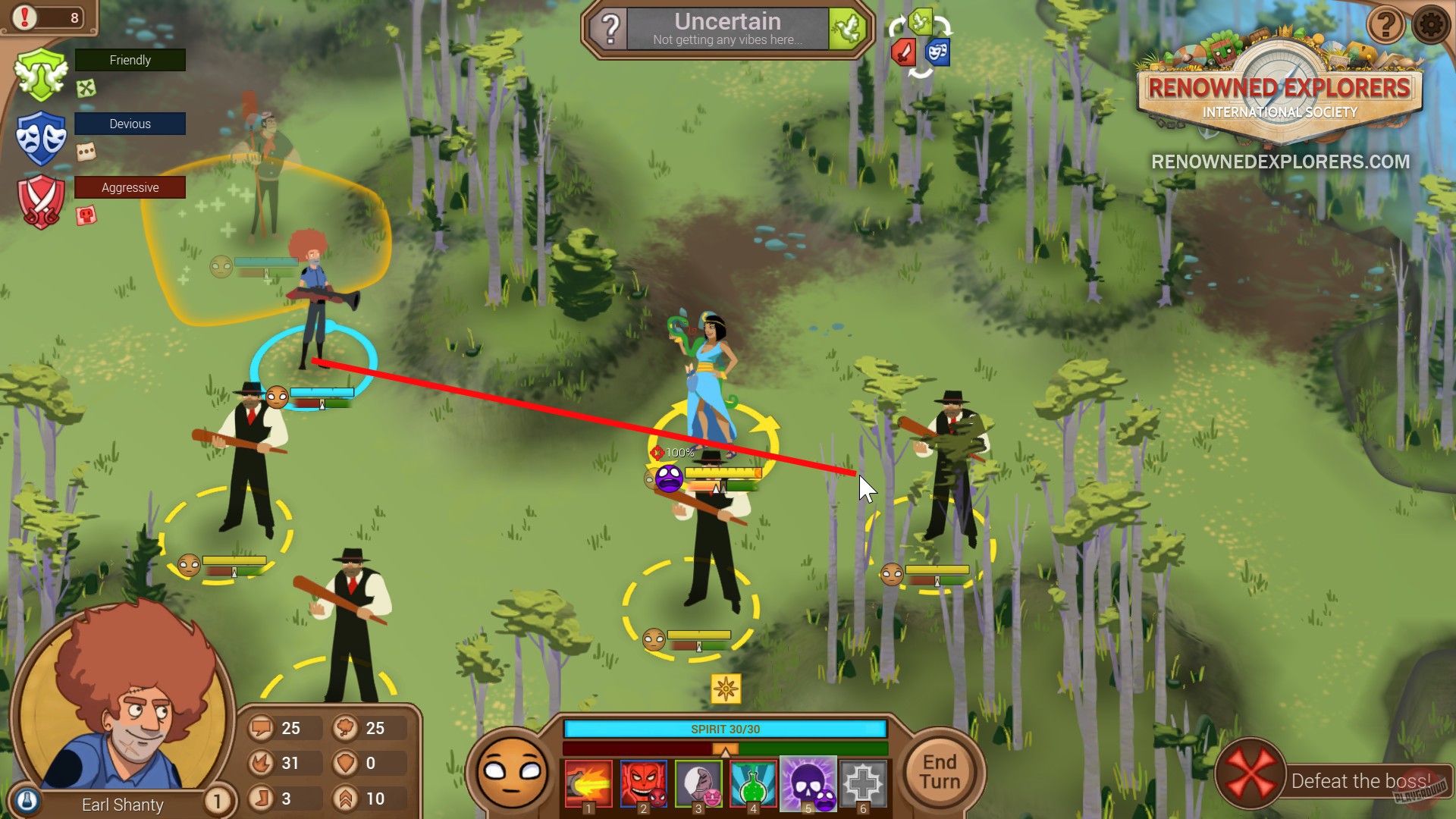
Task: Use the green potion skill in slot 4
Action: click(752, 785)
